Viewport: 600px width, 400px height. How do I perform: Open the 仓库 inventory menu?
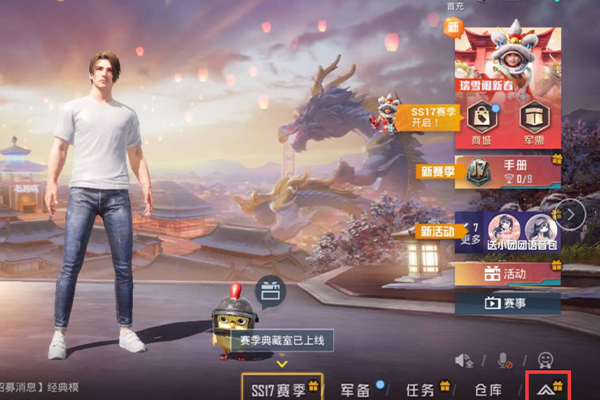(x=488, y=389)
